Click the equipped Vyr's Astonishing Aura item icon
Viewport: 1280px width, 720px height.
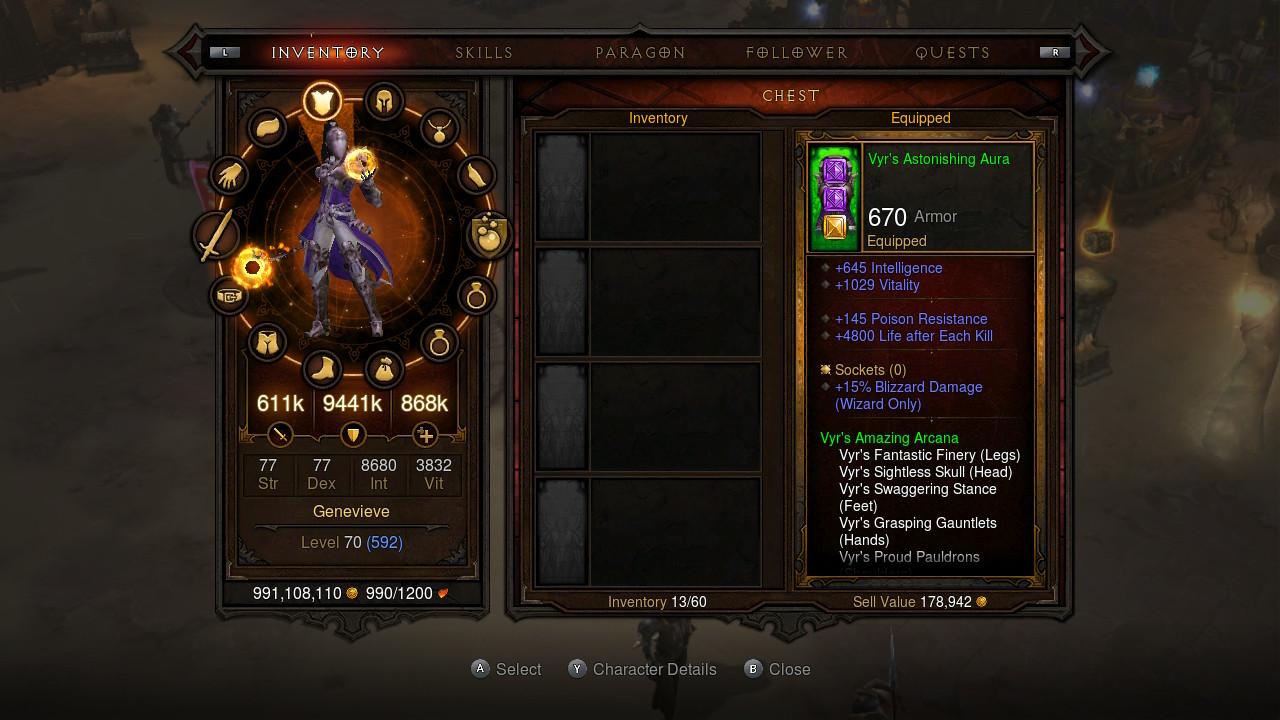pyautogui.click(x=834, y=197)
